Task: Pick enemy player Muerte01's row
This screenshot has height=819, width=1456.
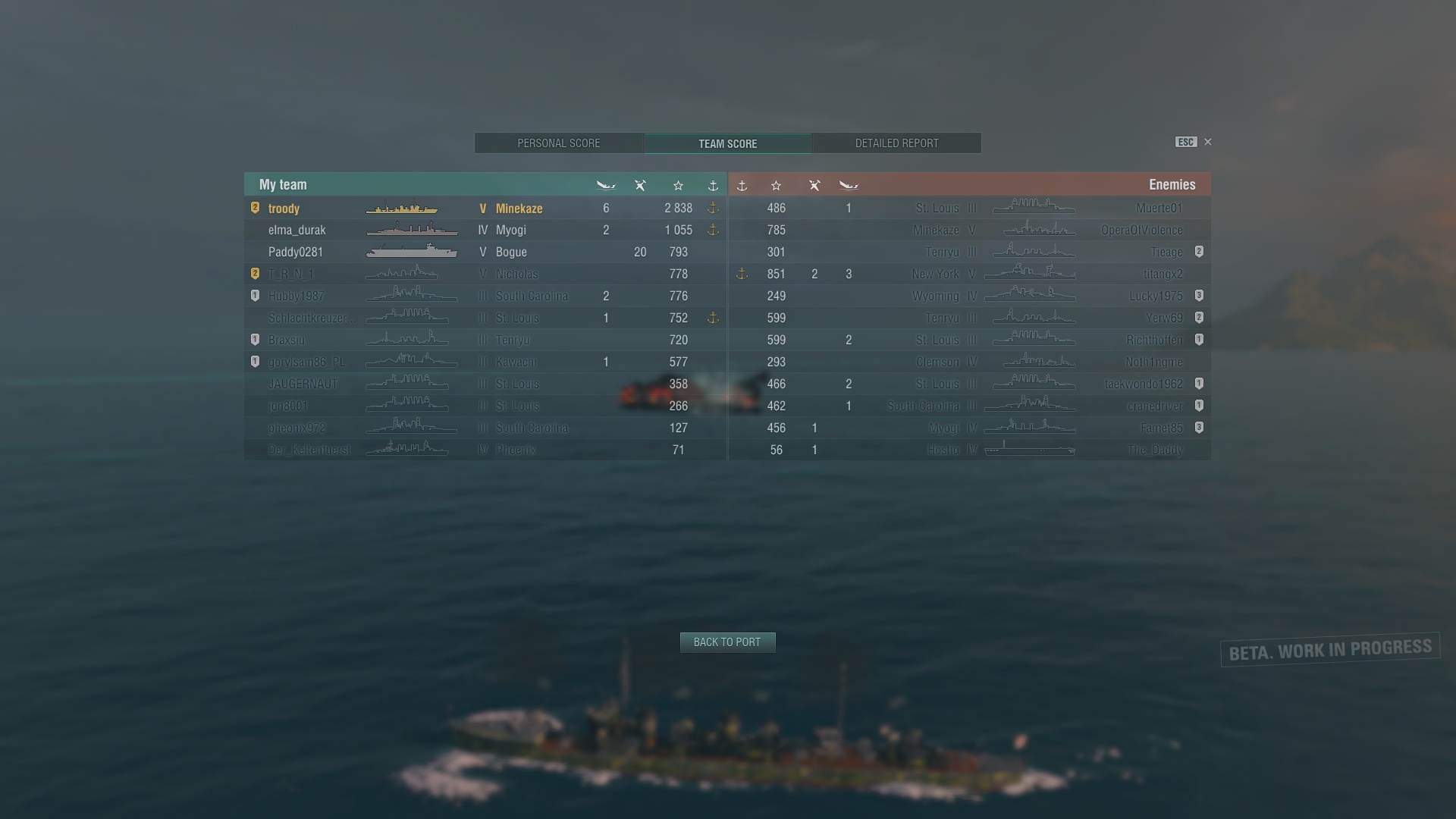Action: click(969, 209)
